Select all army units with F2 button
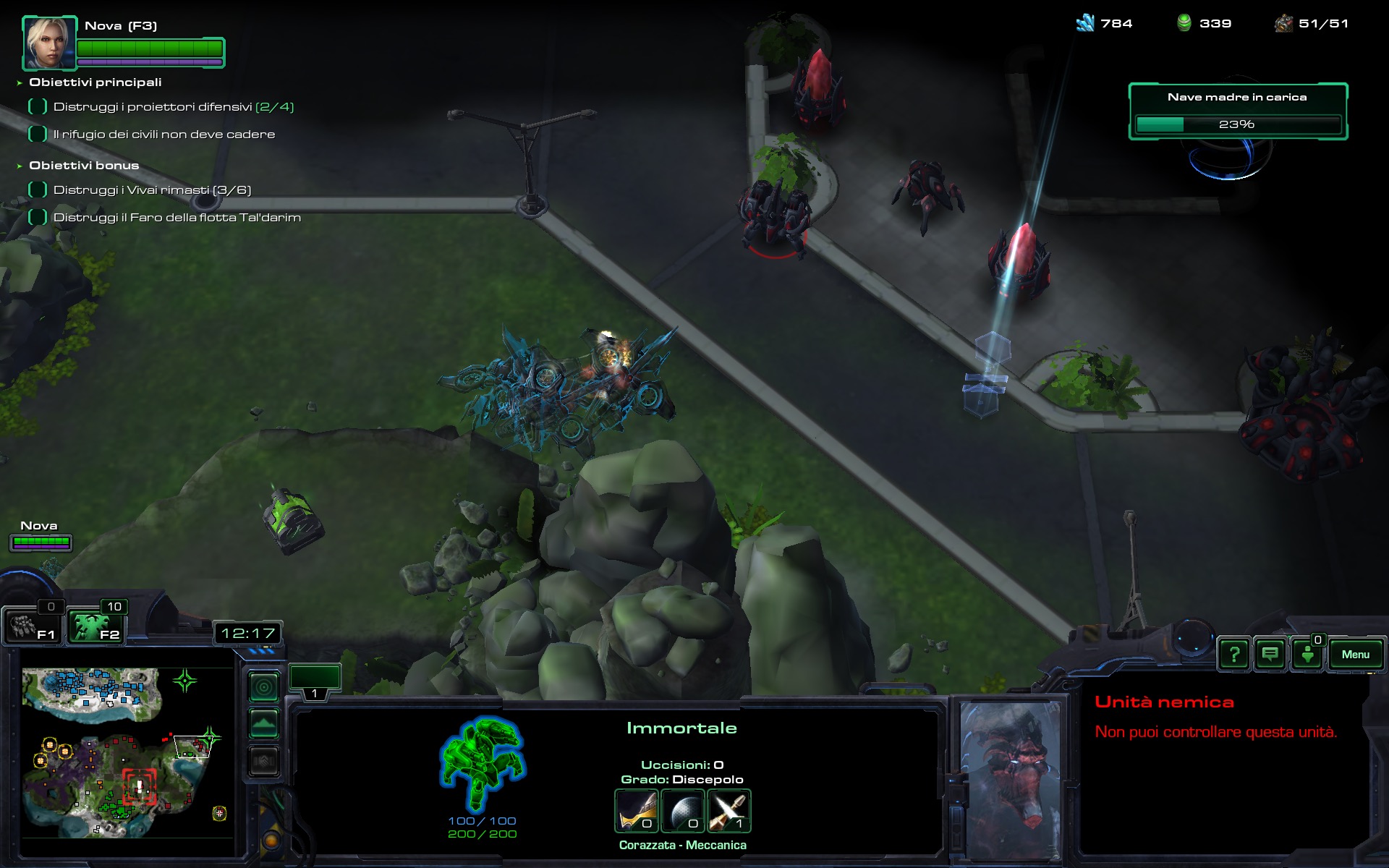1389x868 pixels. point(95,626)
